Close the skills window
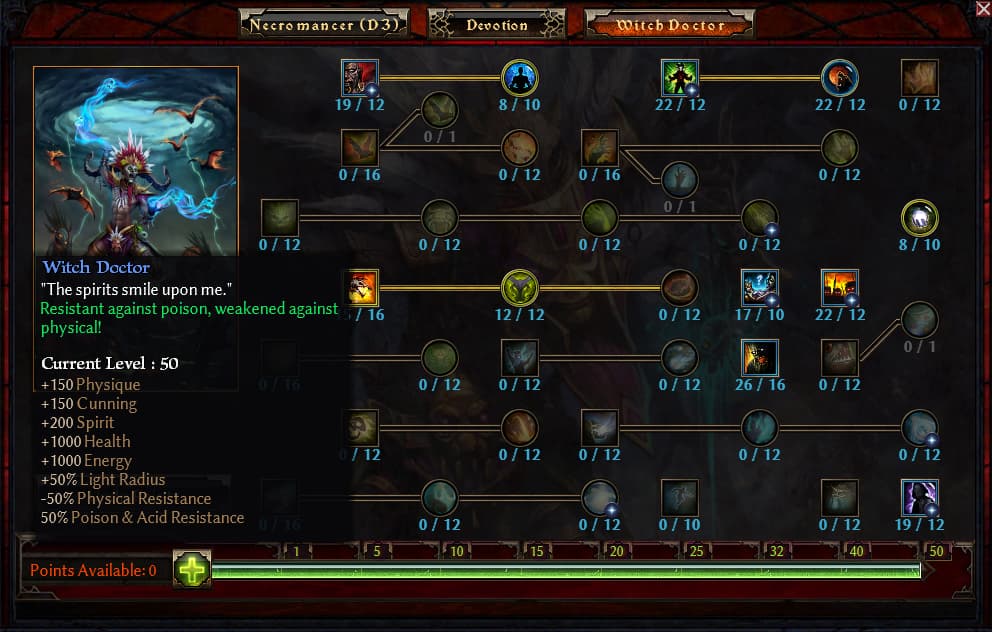 point(982,8)
